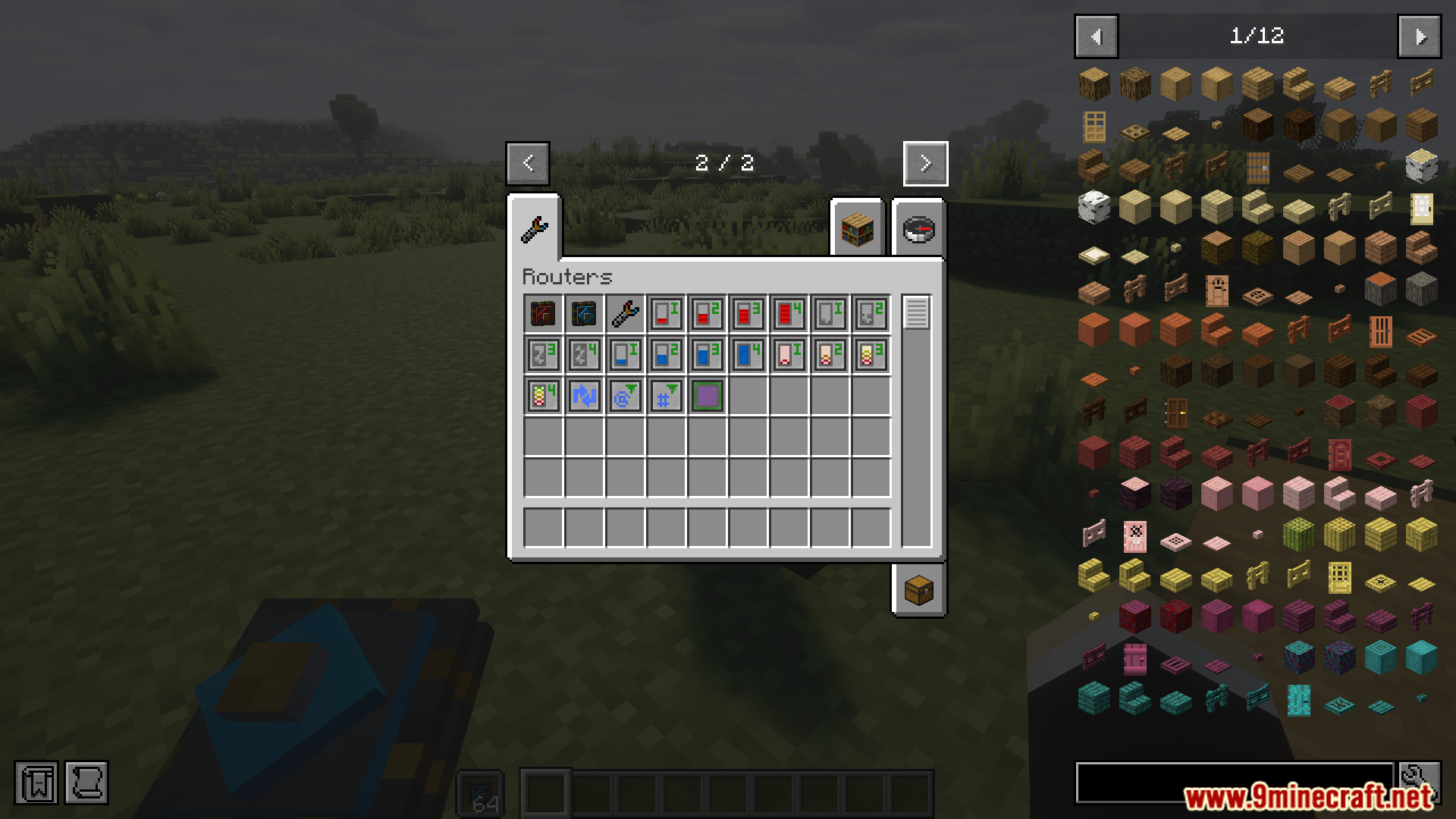Switch to the bookshelf recipes tab
This screenshot has width=1456, height=819.
click(857, 230)
